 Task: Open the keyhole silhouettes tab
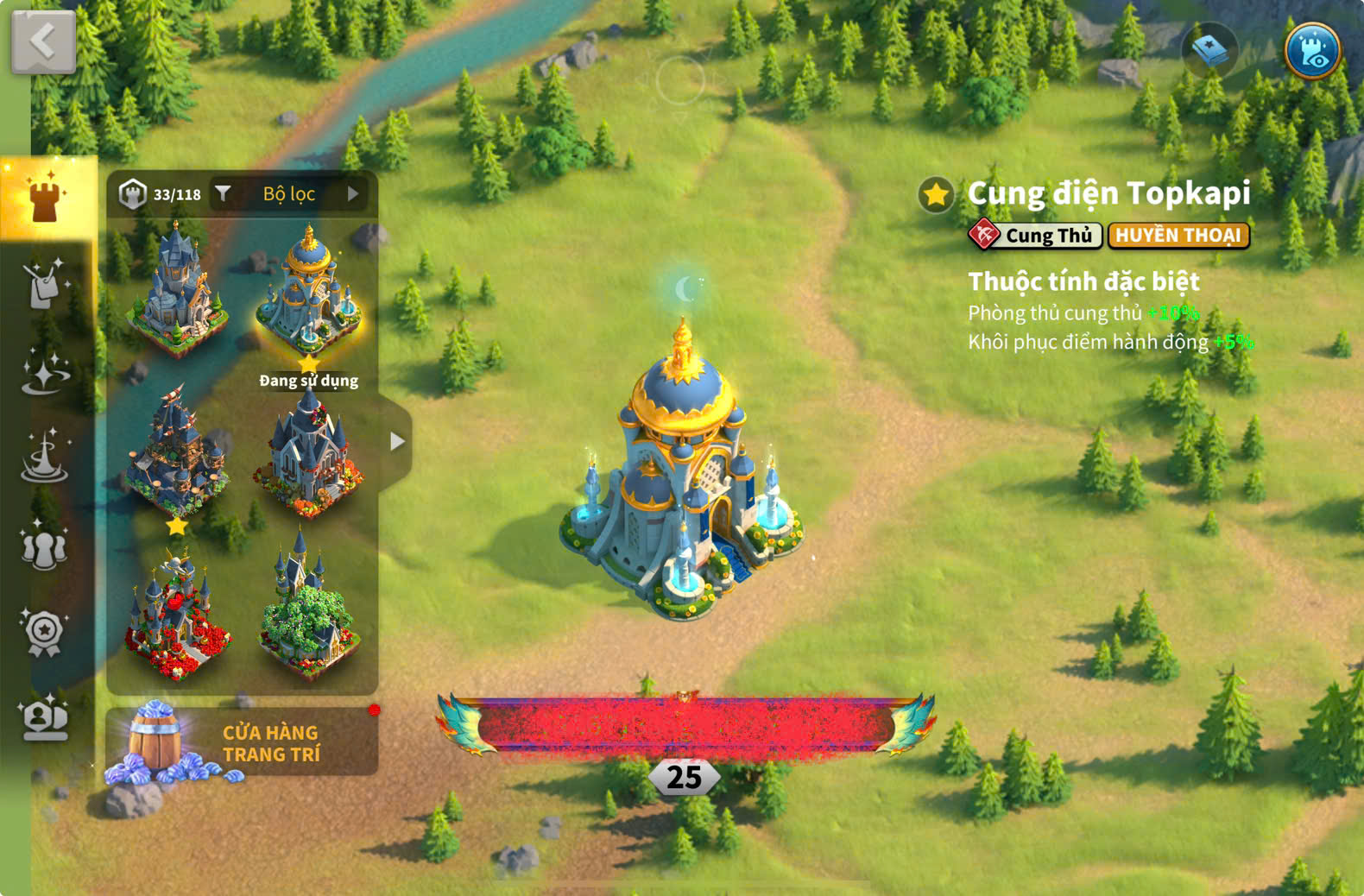tap(45, 546)
